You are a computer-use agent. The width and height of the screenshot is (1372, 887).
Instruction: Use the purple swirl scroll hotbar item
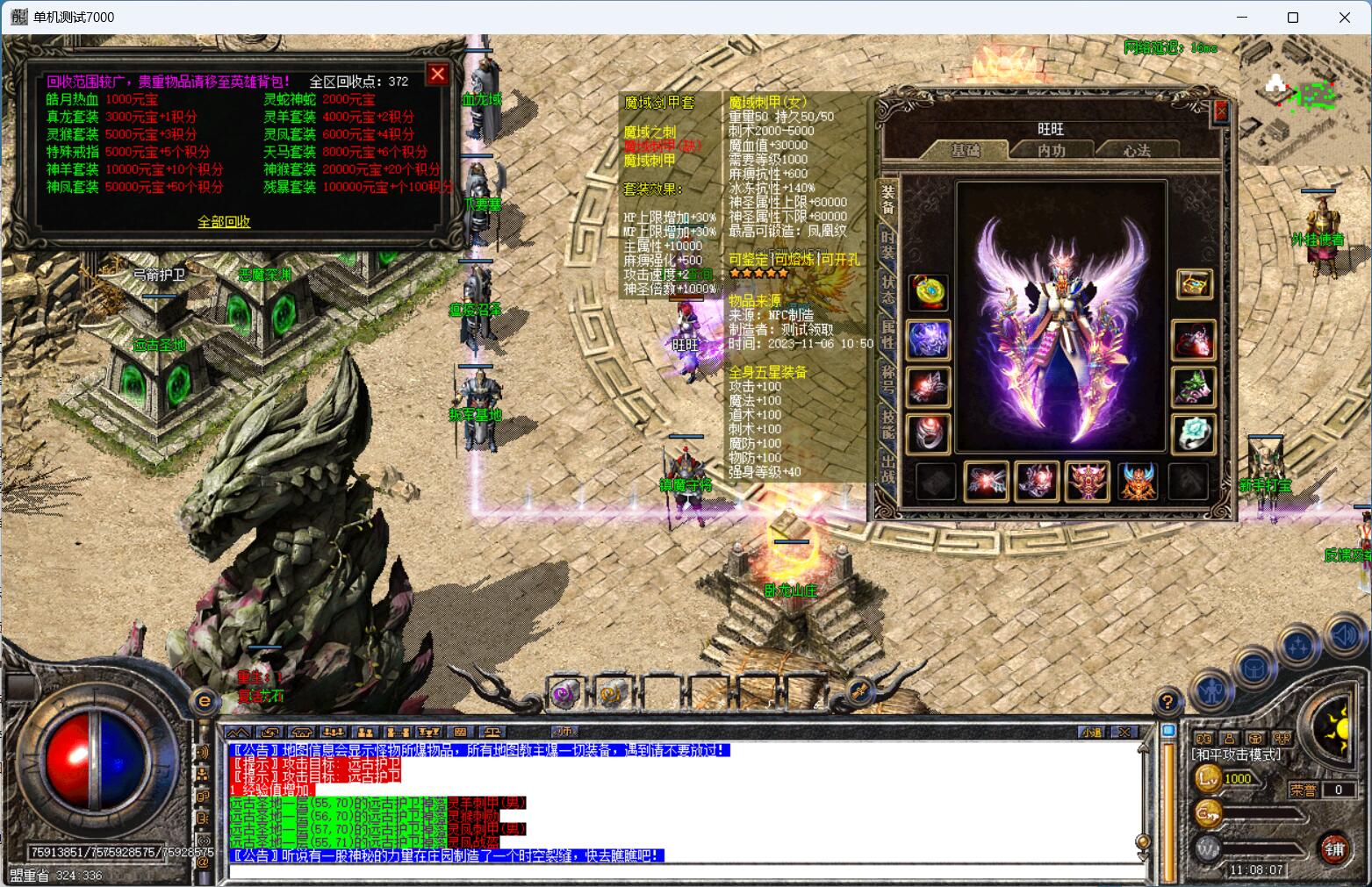[x=564, y=694]
